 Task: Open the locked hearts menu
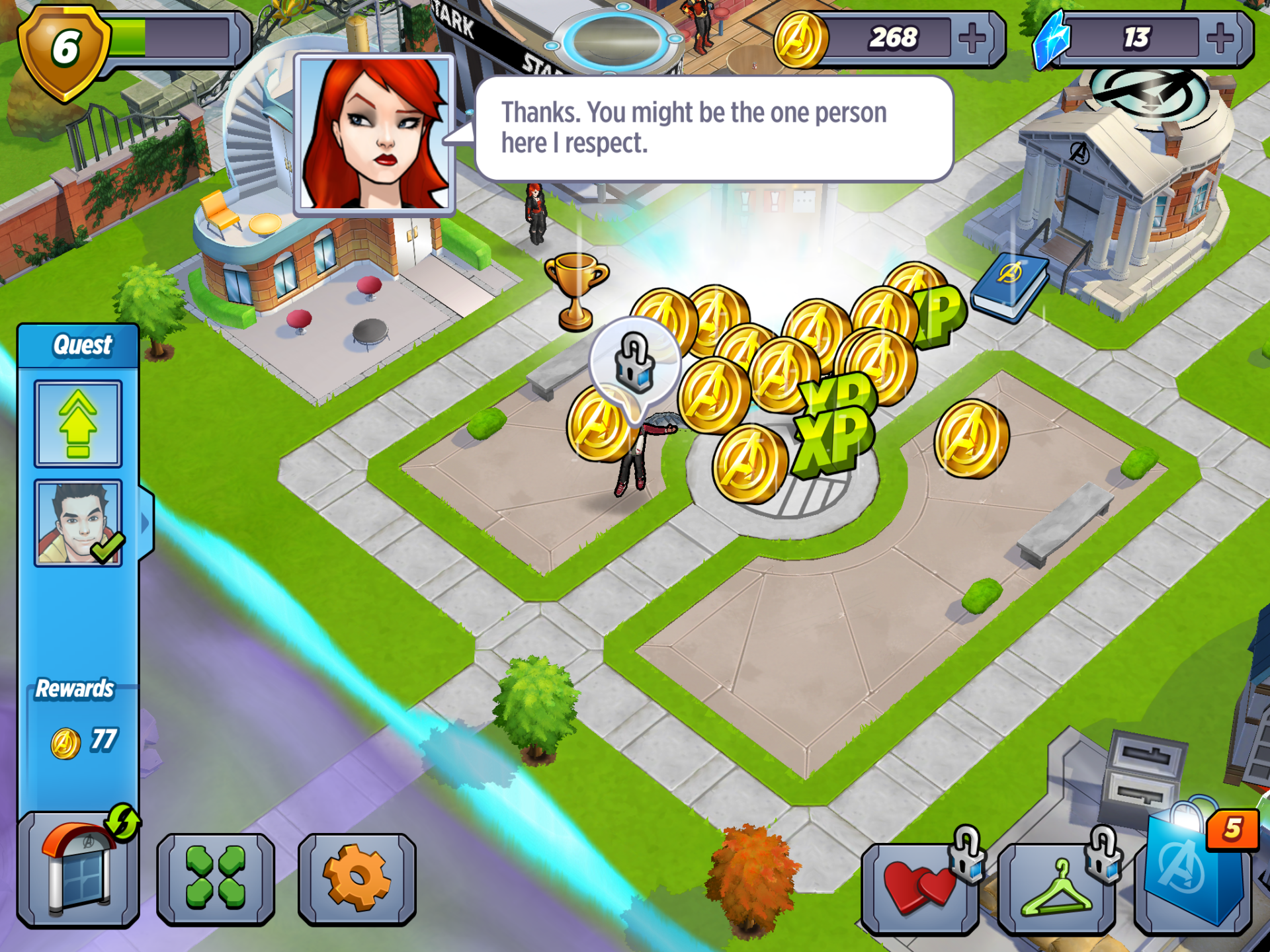click(920, 887)
